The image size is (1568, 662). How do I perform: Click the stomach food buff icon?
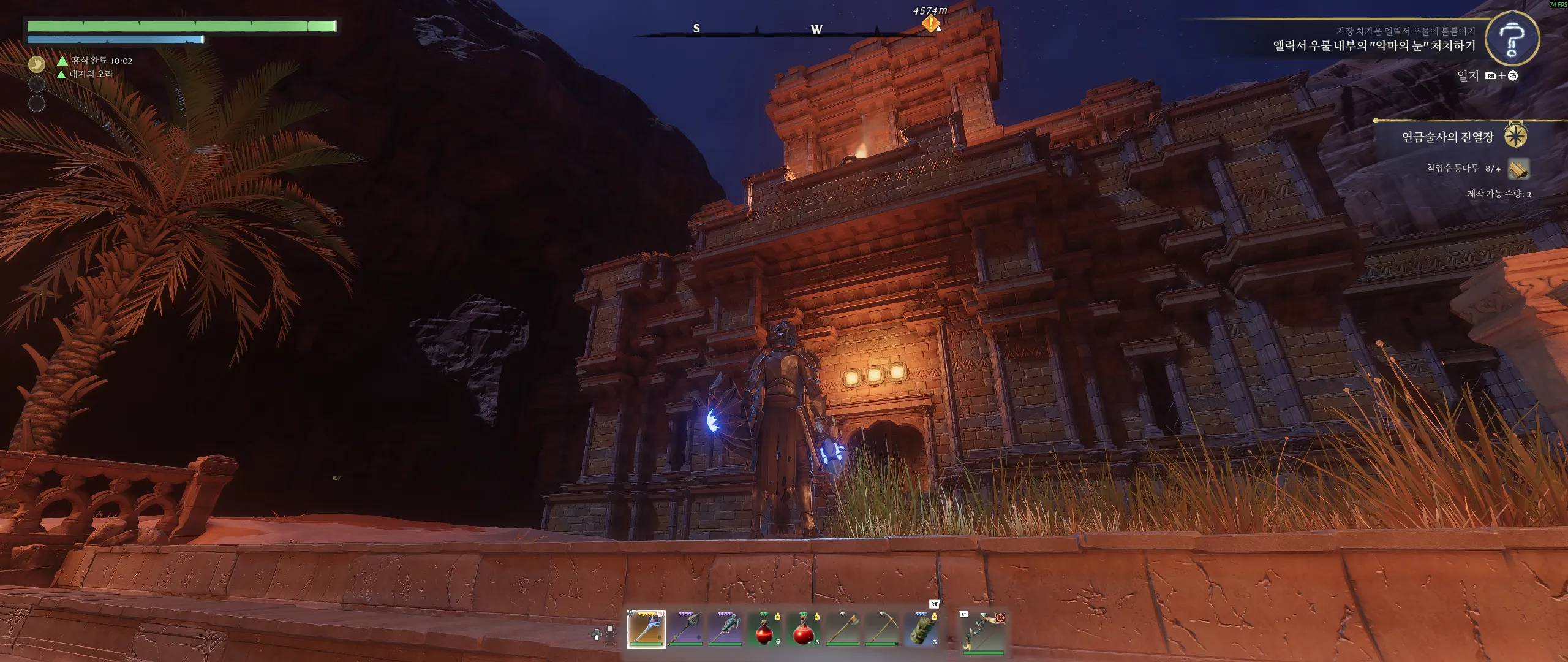pos(37,63)
